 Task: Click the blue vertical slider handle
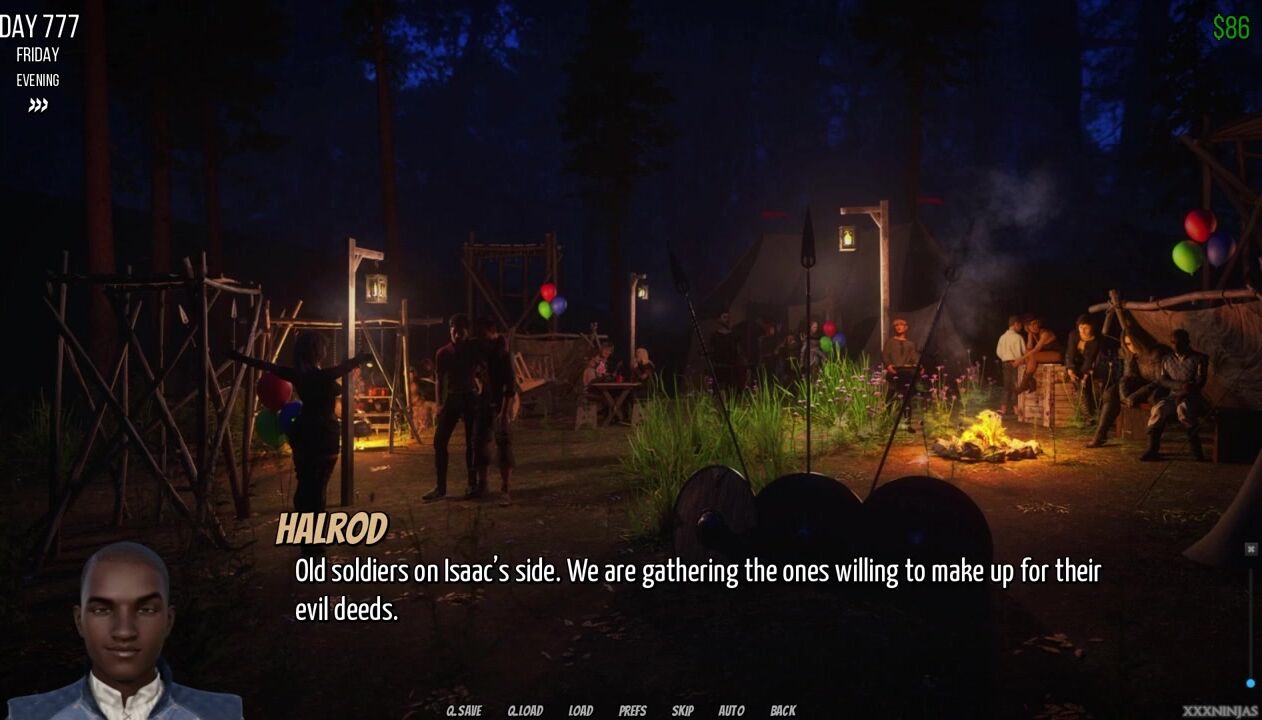tap(1250, 683)
